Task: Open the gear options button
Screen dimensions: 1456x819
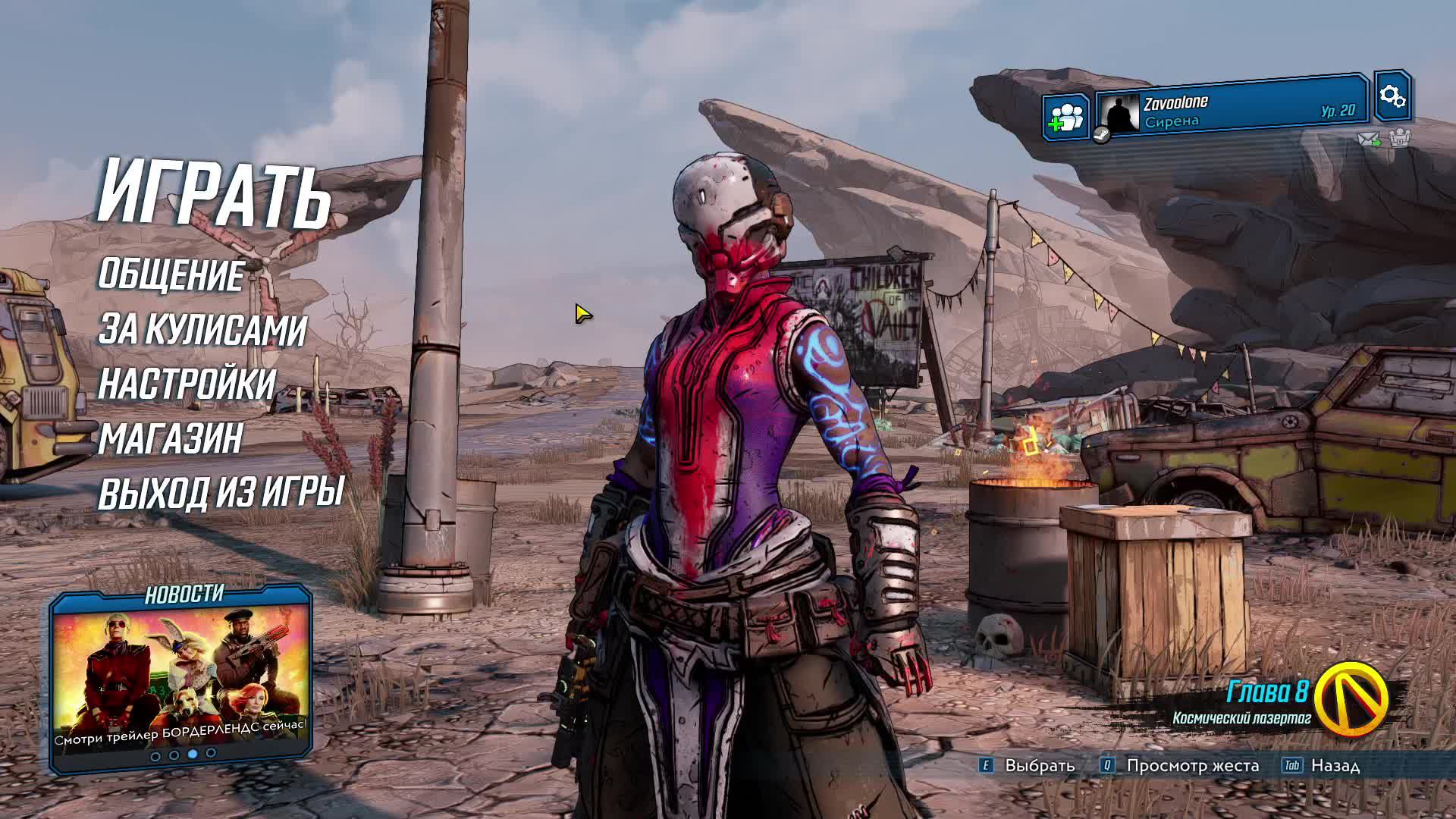Action: point(1392,96)
